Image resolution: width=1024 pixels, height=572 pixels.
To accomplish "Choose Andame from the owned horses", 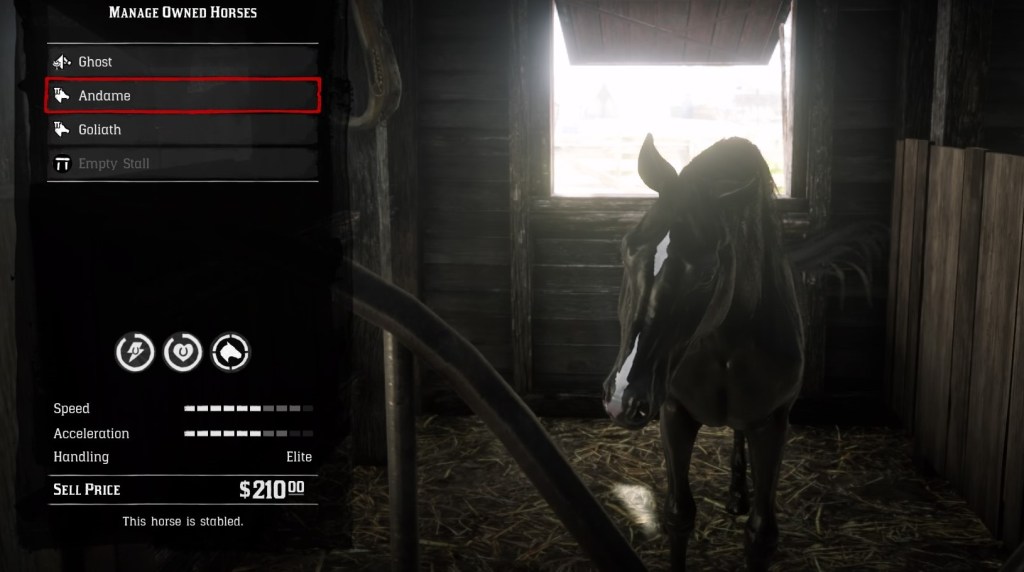I will 182,96.
